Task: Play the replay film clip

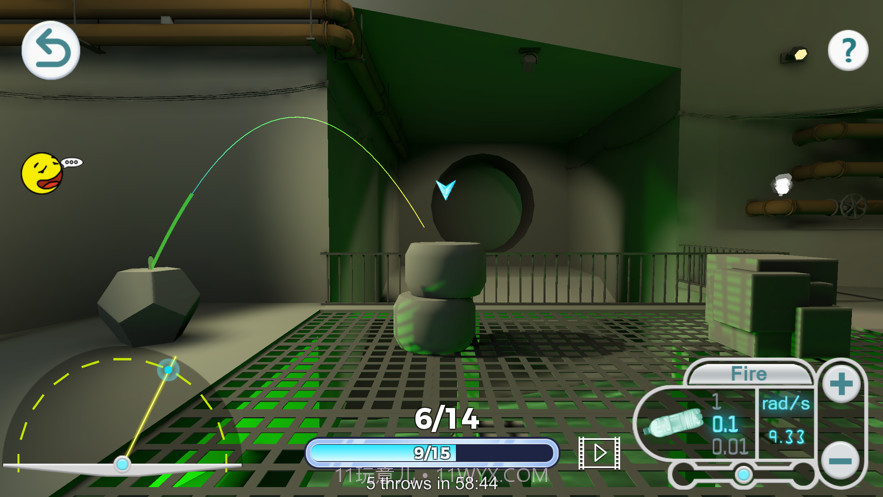Action: coord(599,453)
